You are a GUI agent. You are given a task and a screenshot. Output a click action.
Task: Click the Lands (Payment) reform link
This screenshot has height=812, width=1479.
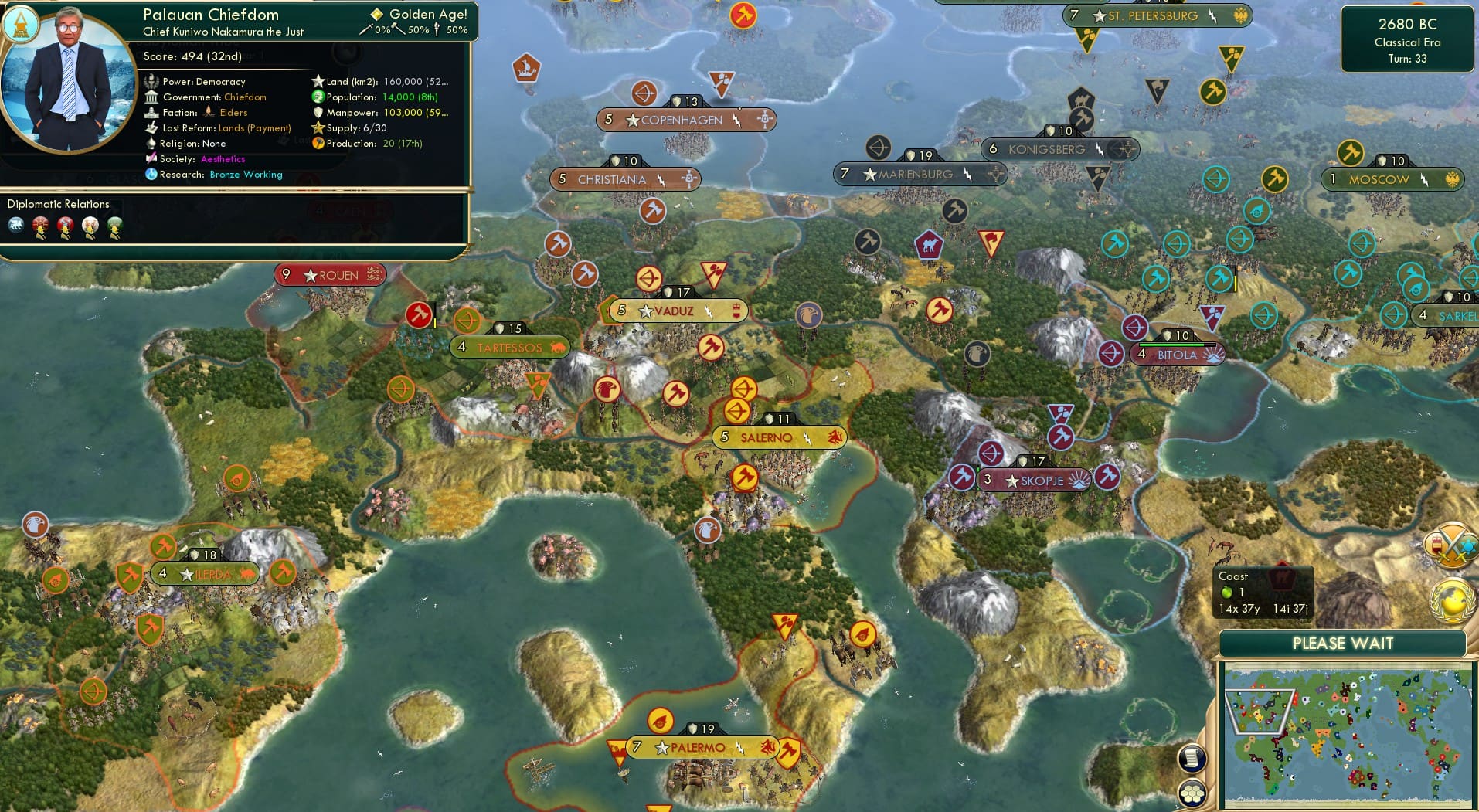pyautogui.click(x=255, y=127)
